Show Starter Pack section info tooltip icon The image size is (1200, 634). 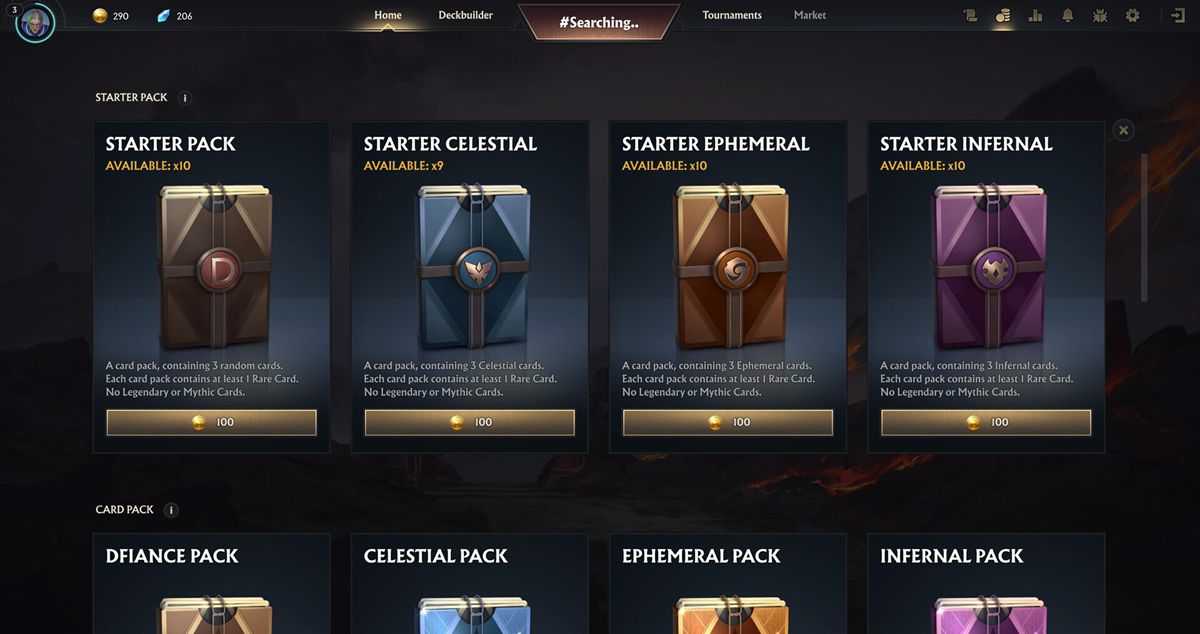click(184, 98)
